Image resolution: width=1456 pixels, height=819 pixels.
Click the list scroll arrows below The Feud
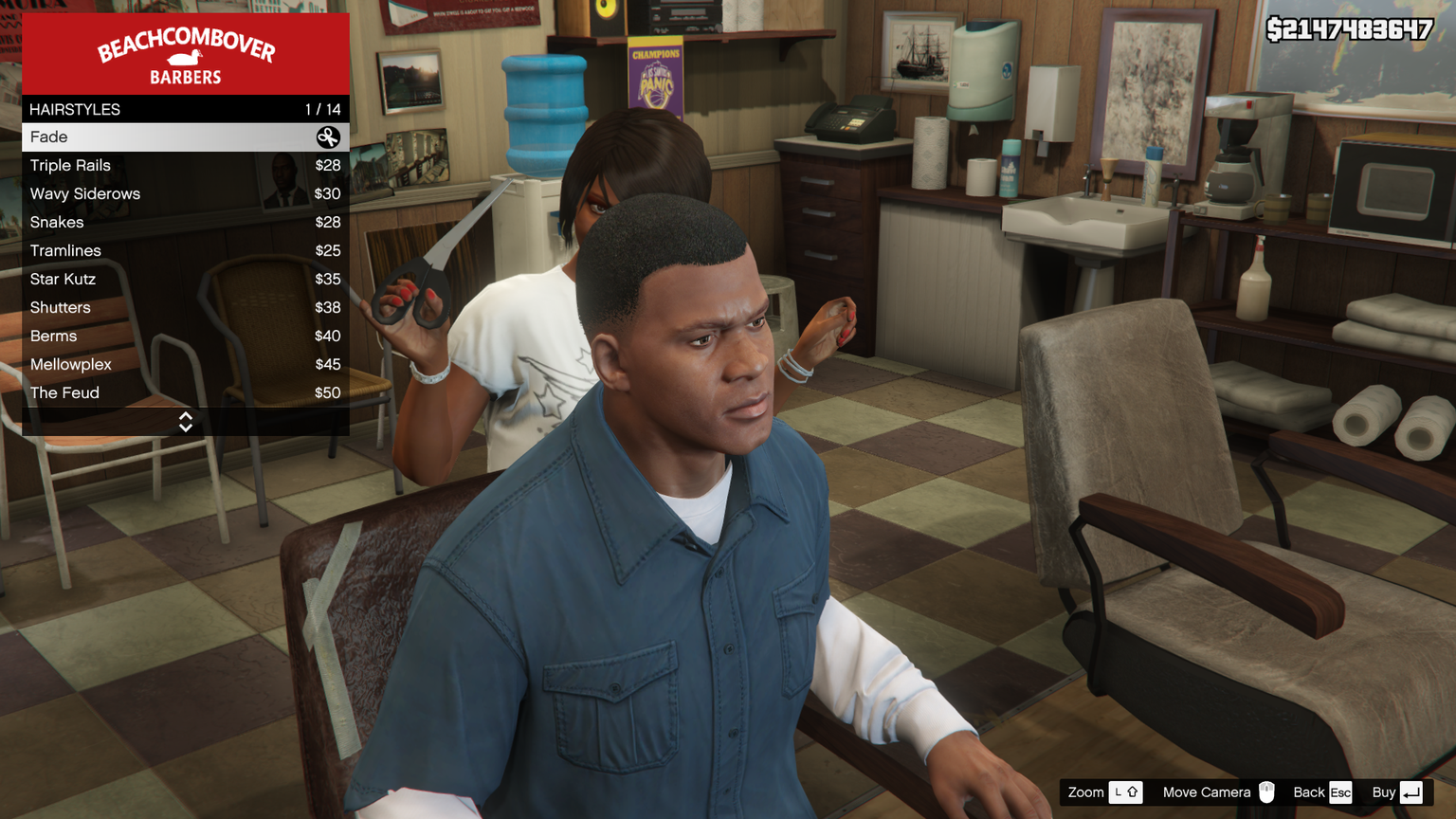point(186,422)
